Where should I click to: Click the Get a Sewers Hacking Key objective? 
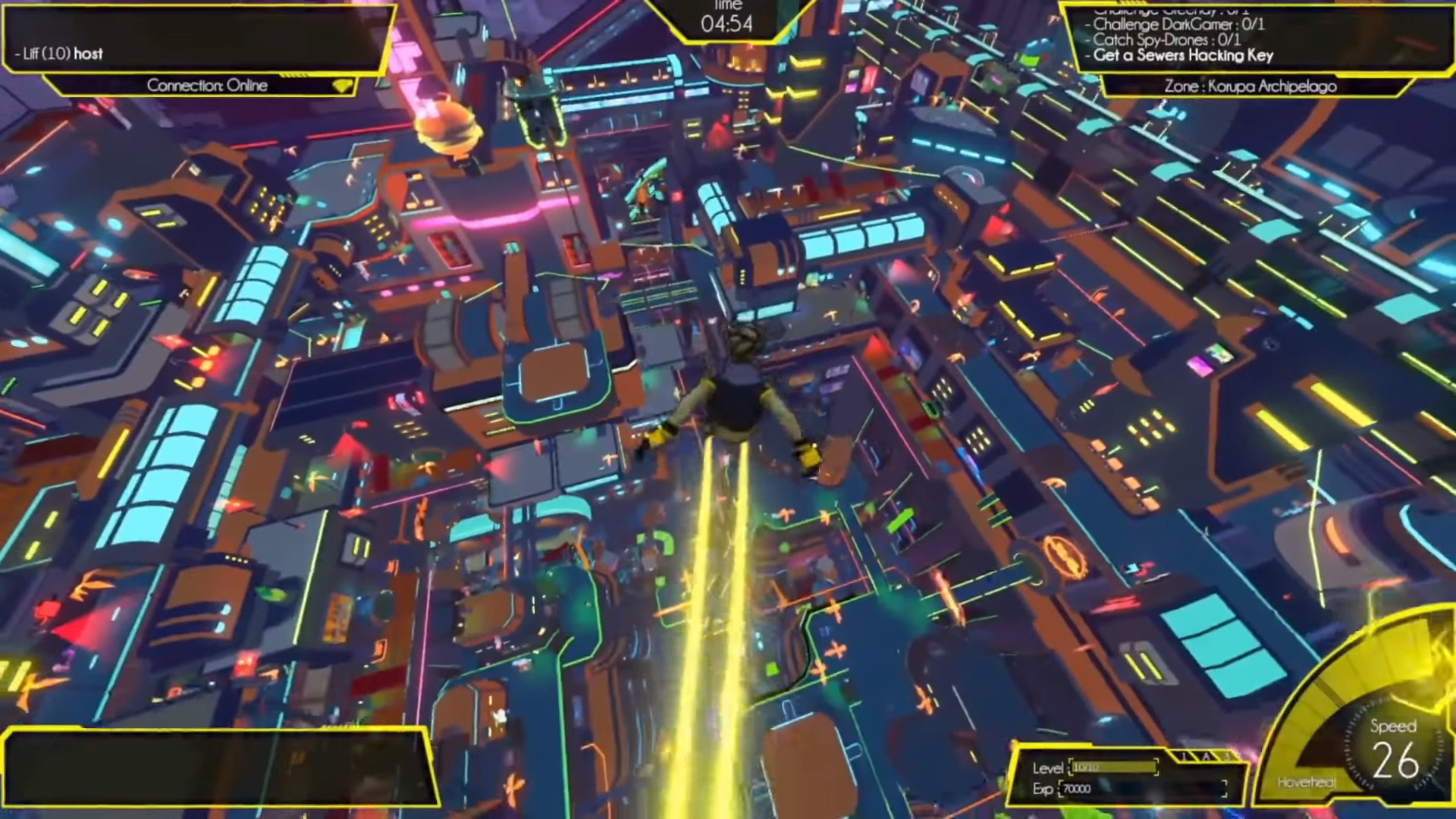pyautogui.click(x=1183, y=55)
